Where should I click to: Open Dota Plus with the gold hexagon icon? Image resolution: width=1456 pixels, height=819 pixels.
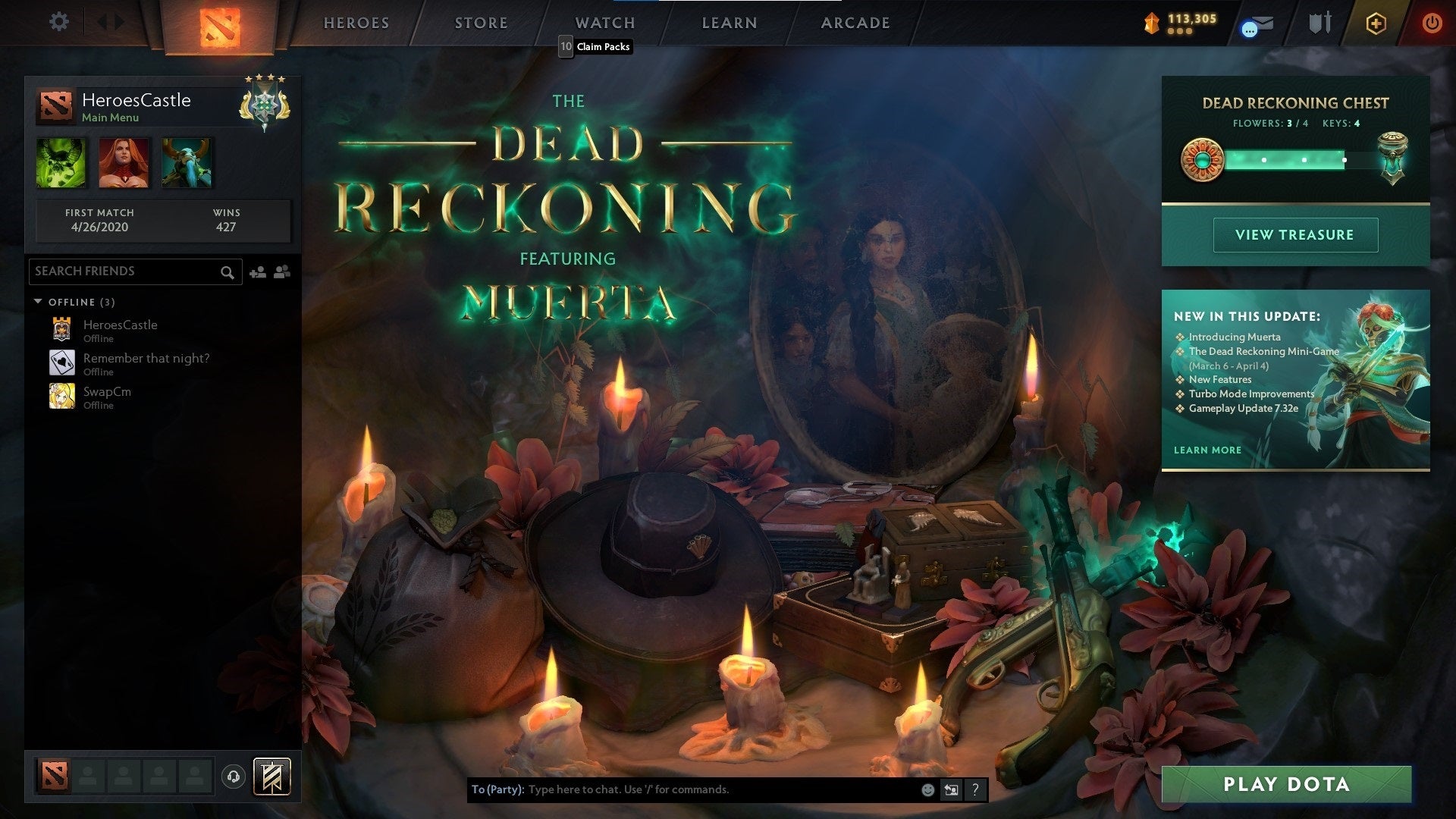[1376, 23]
